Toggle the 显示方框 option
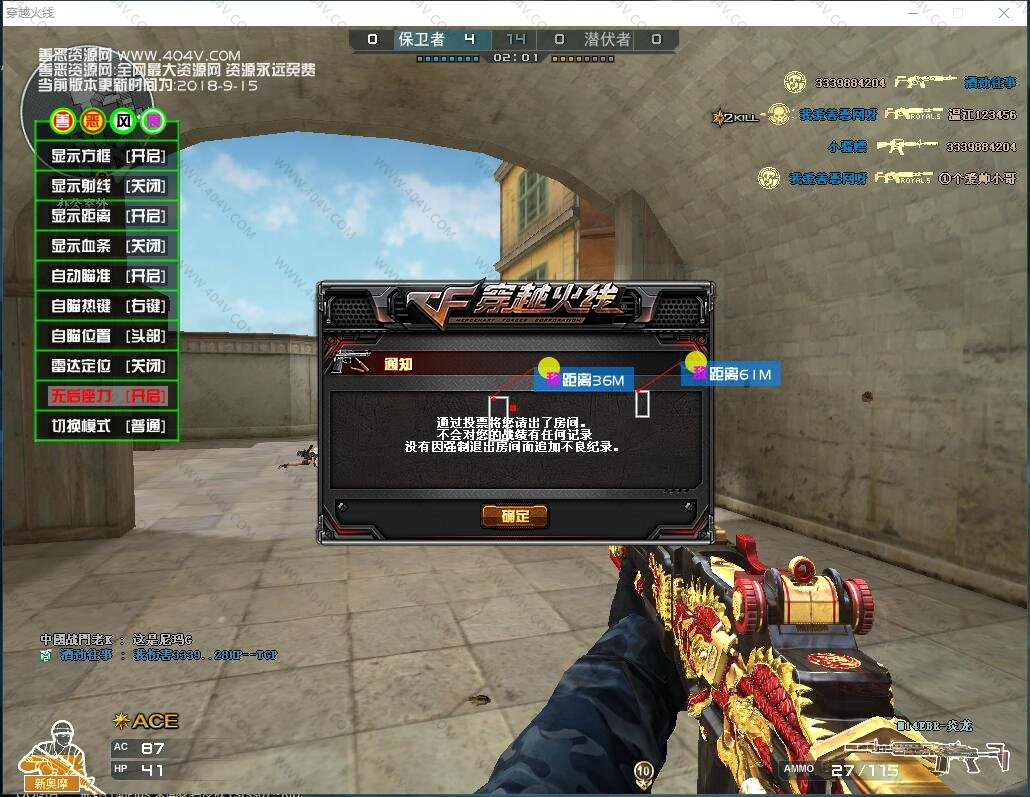 [107, 156]
